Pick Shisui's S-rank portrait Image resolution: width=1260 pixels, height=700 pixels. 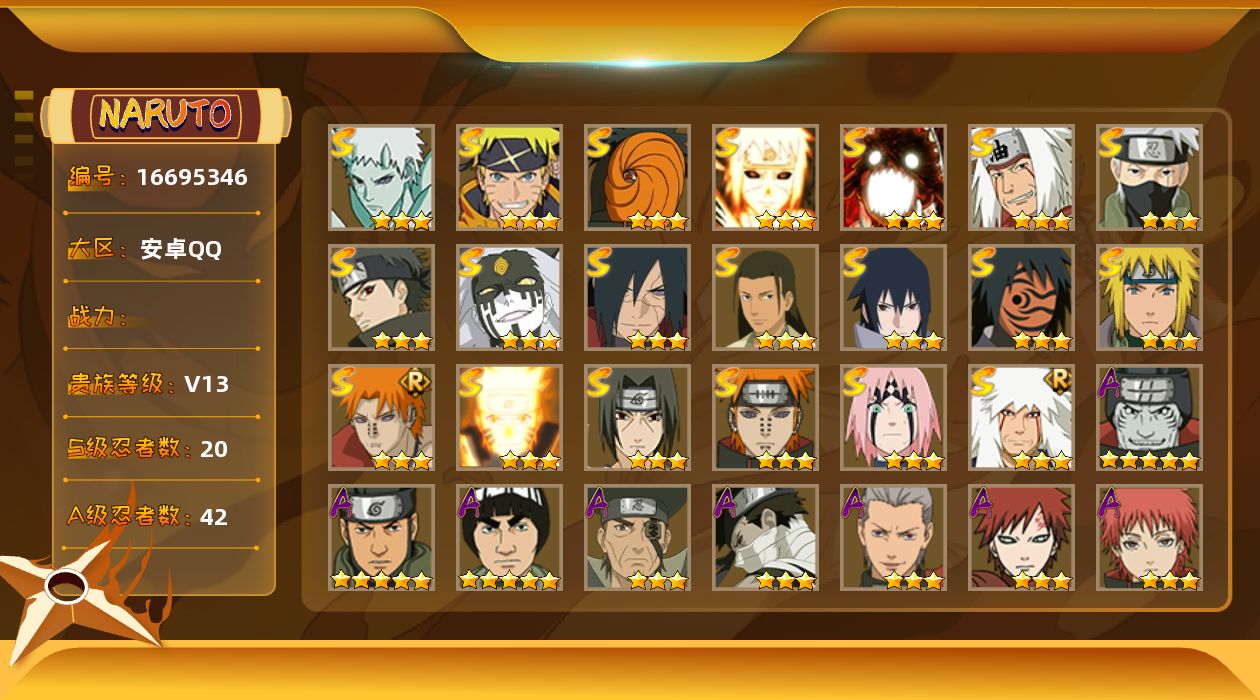(x=381, y=297)
